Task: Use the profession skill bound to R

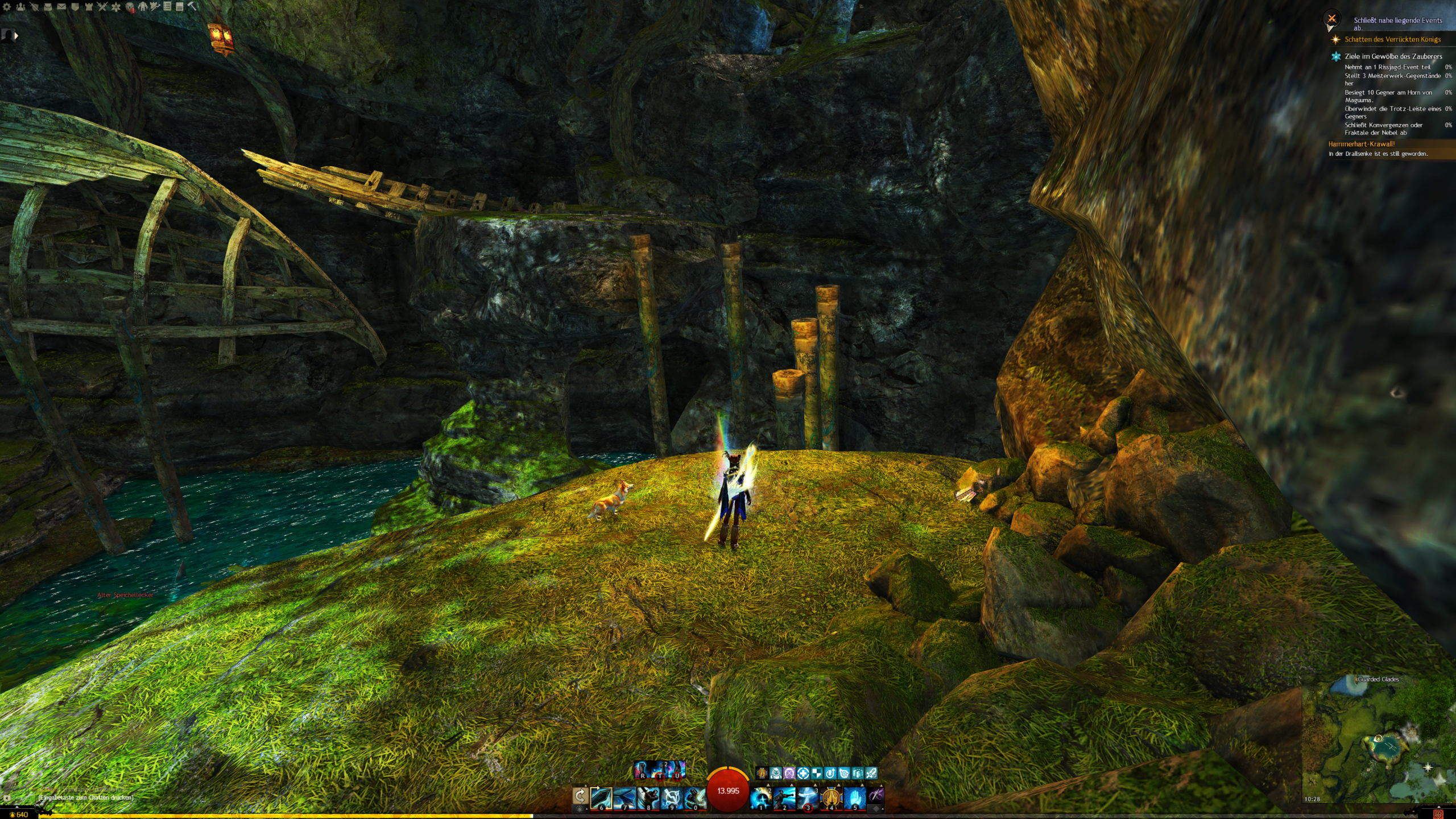Action: pyautogui.click(x=642, y=770)
